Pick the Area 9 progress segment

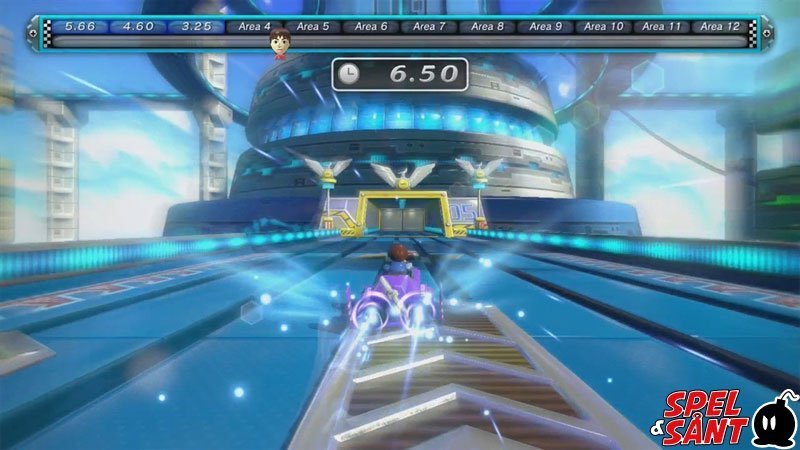tap(545, 26)
